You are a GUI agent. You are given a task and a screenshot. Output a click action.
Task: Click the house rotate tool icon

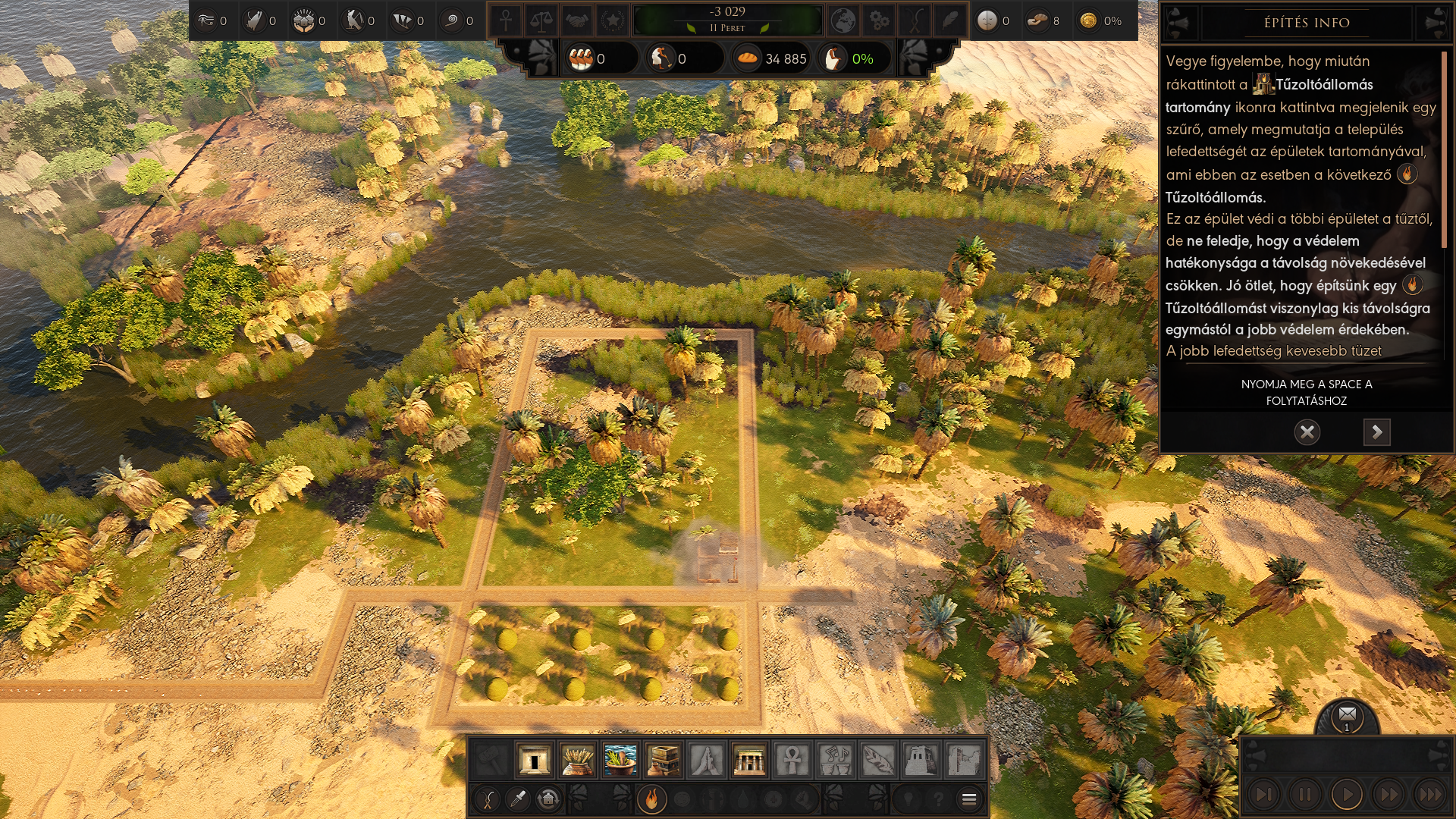click(x=548, y=799)
